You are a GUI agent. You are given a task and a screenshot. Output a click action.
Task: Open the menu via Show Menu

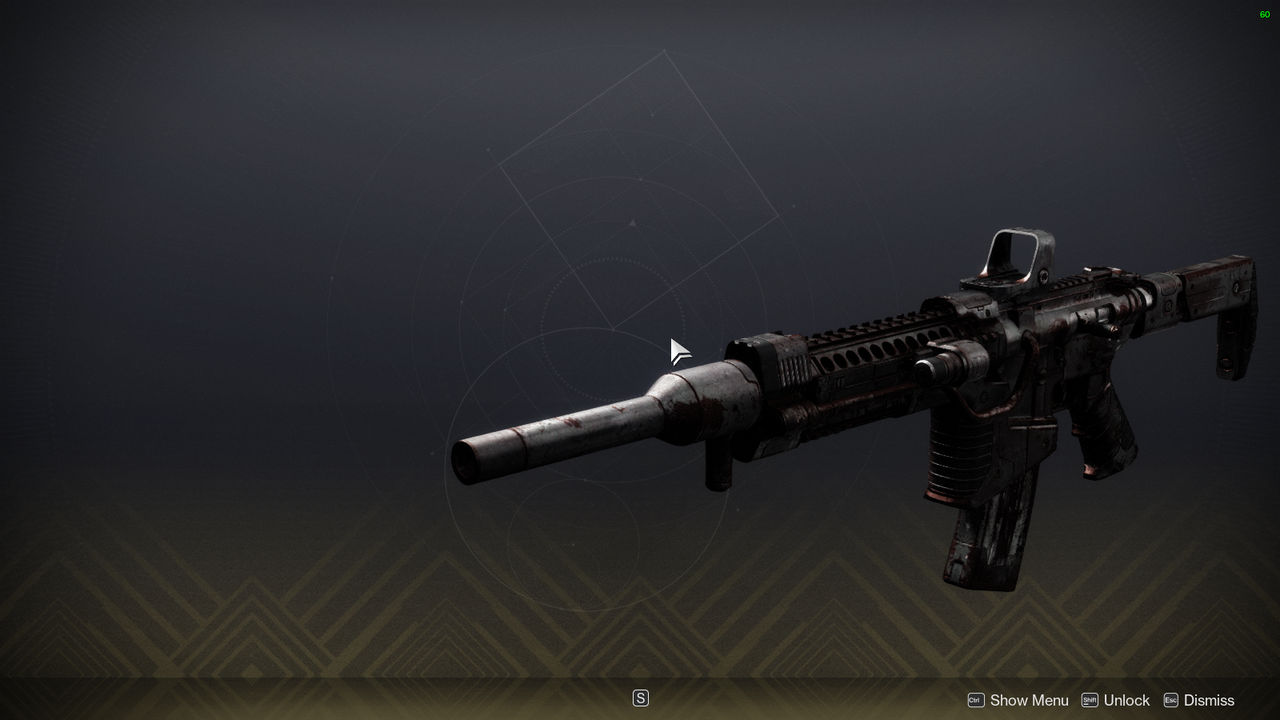[1030, 700]
